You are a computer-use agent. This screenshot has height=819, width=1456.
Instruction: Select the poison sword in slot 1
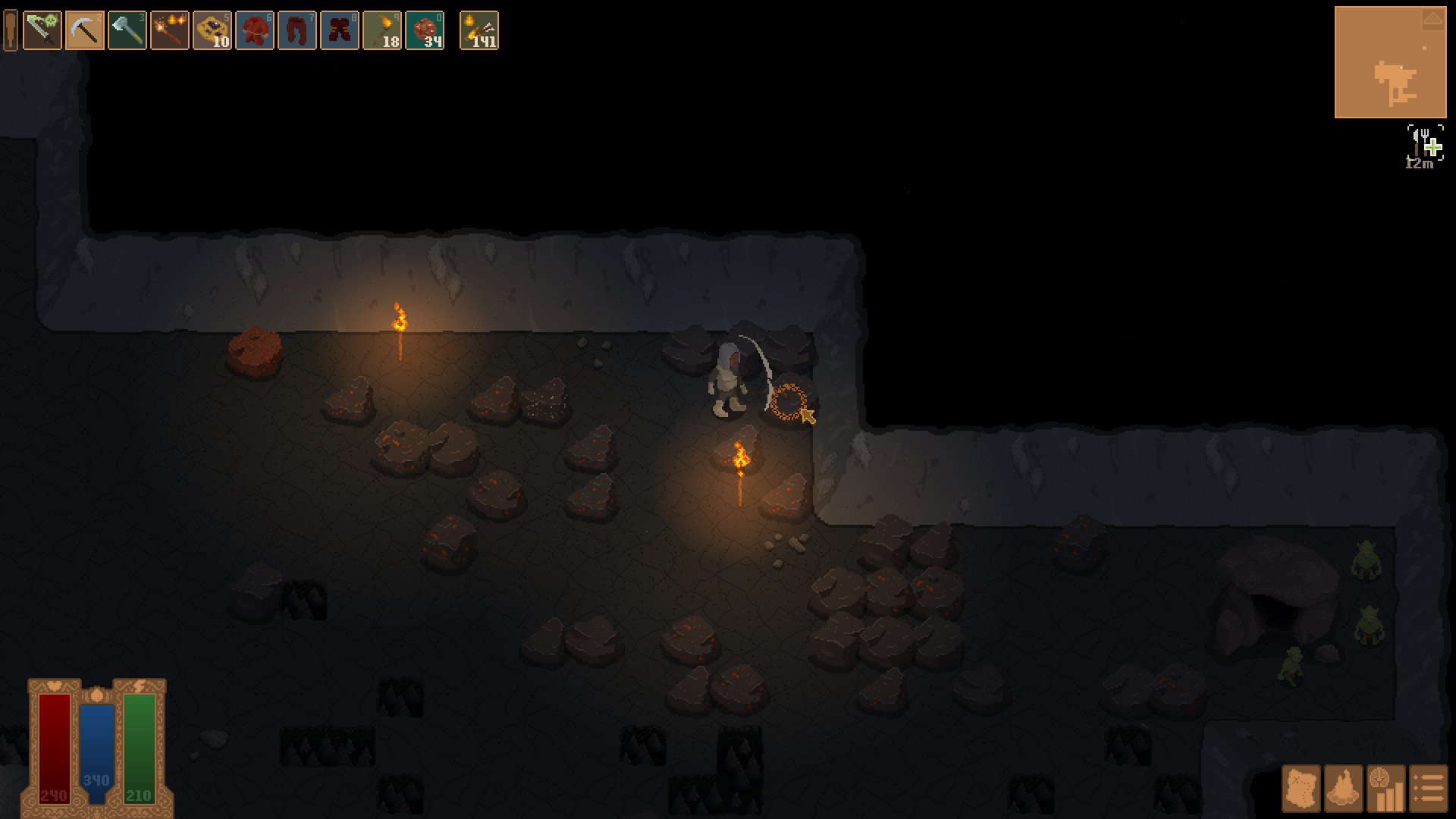[42, 32]
